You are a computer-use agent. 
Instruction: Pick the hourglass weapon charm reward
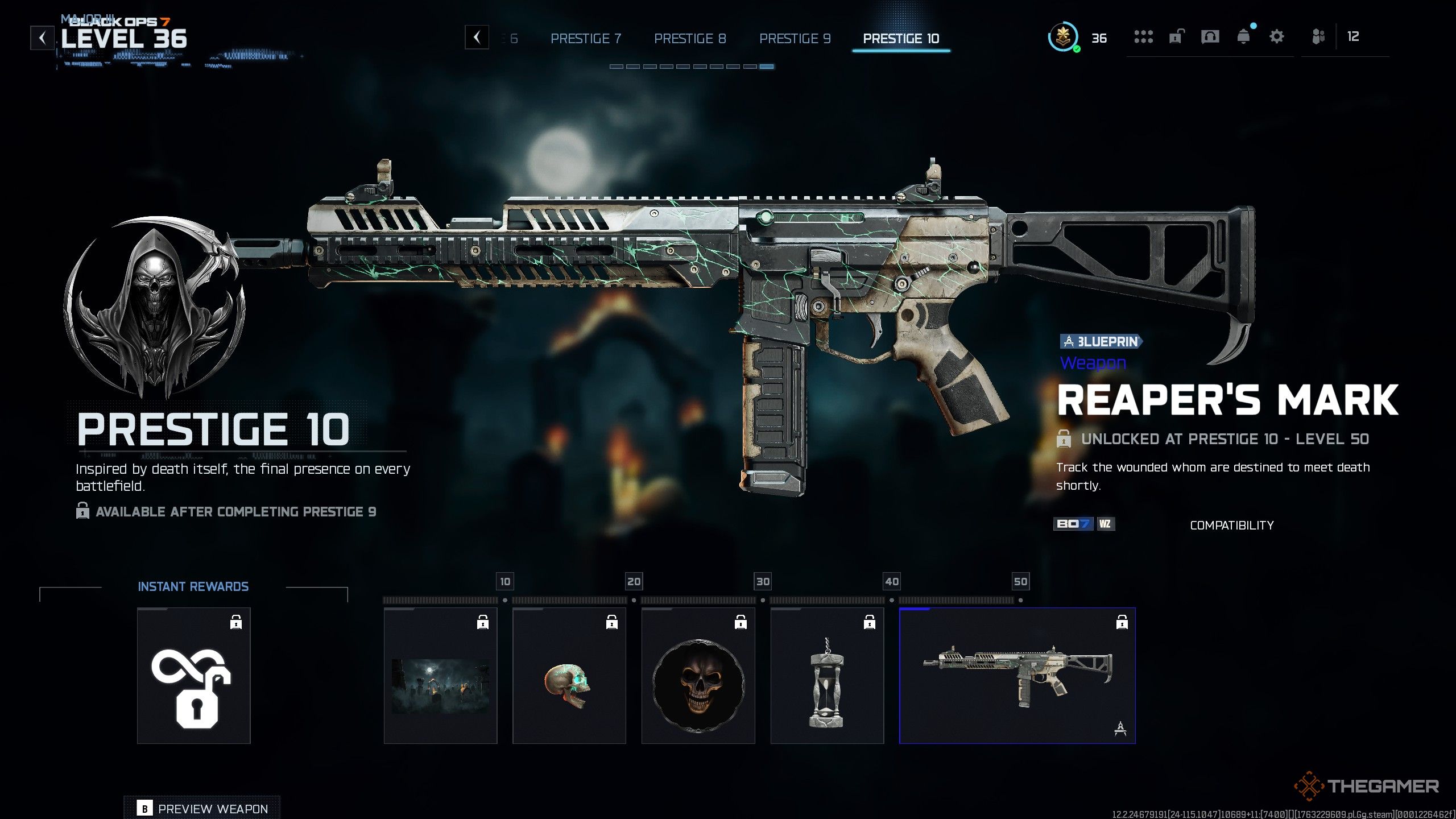pos(827,676)
